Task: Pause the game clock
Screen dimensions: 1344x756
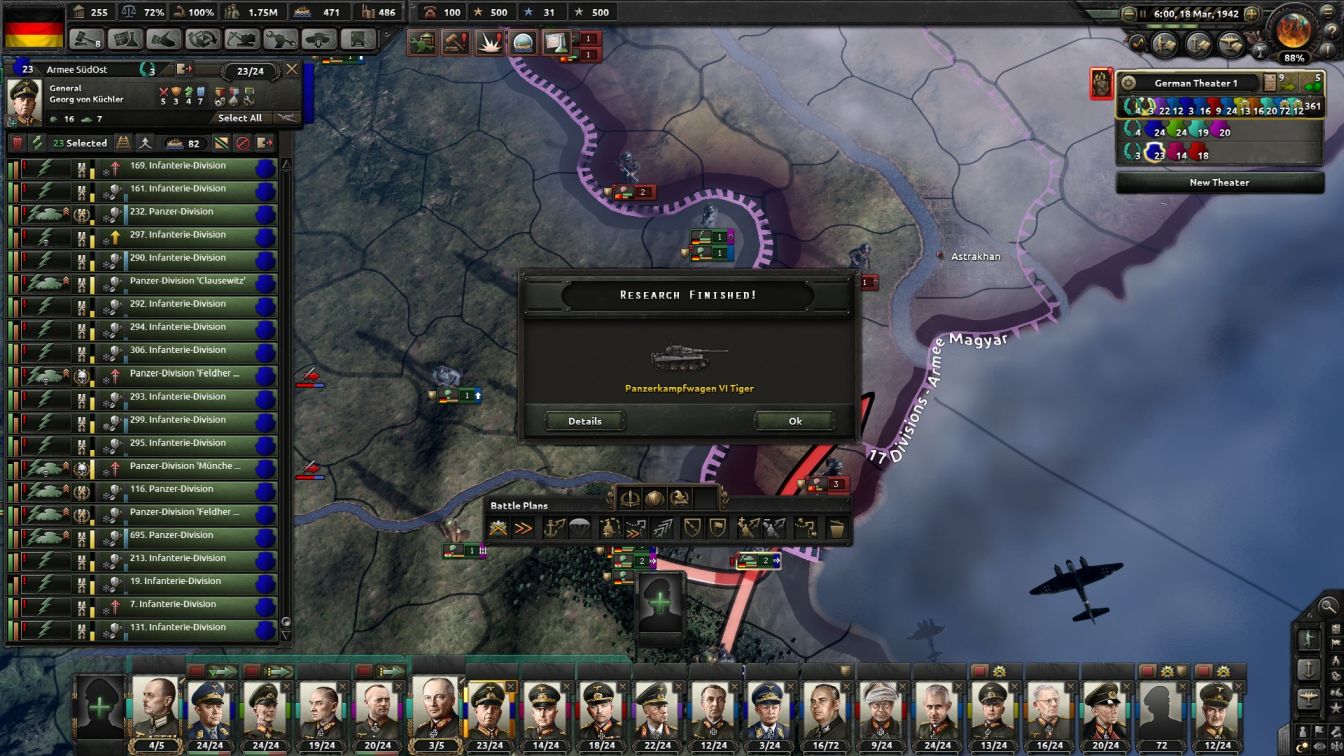Action: pyautogui.click(x=1143, y=13)
